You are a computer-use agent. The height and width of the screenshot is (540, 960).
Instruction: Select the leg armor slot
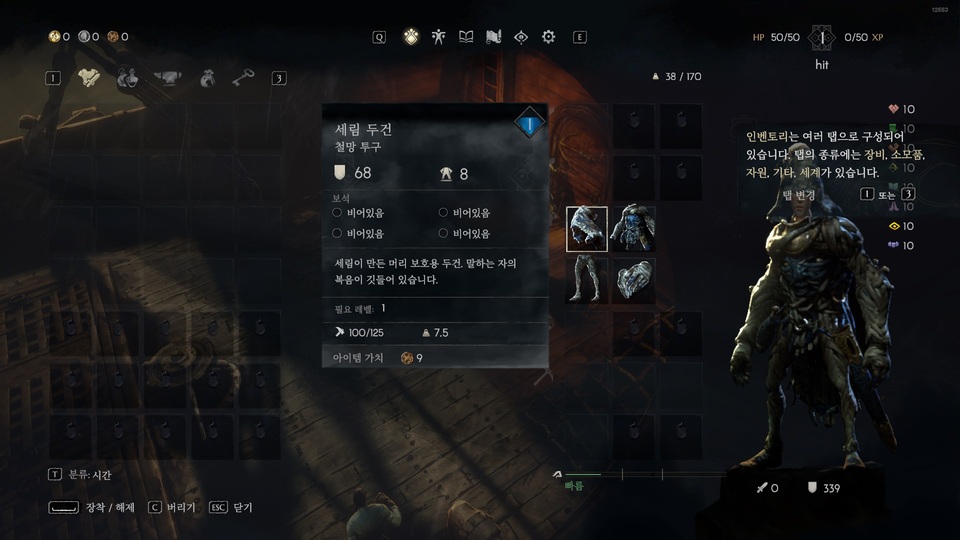point(587,278)
